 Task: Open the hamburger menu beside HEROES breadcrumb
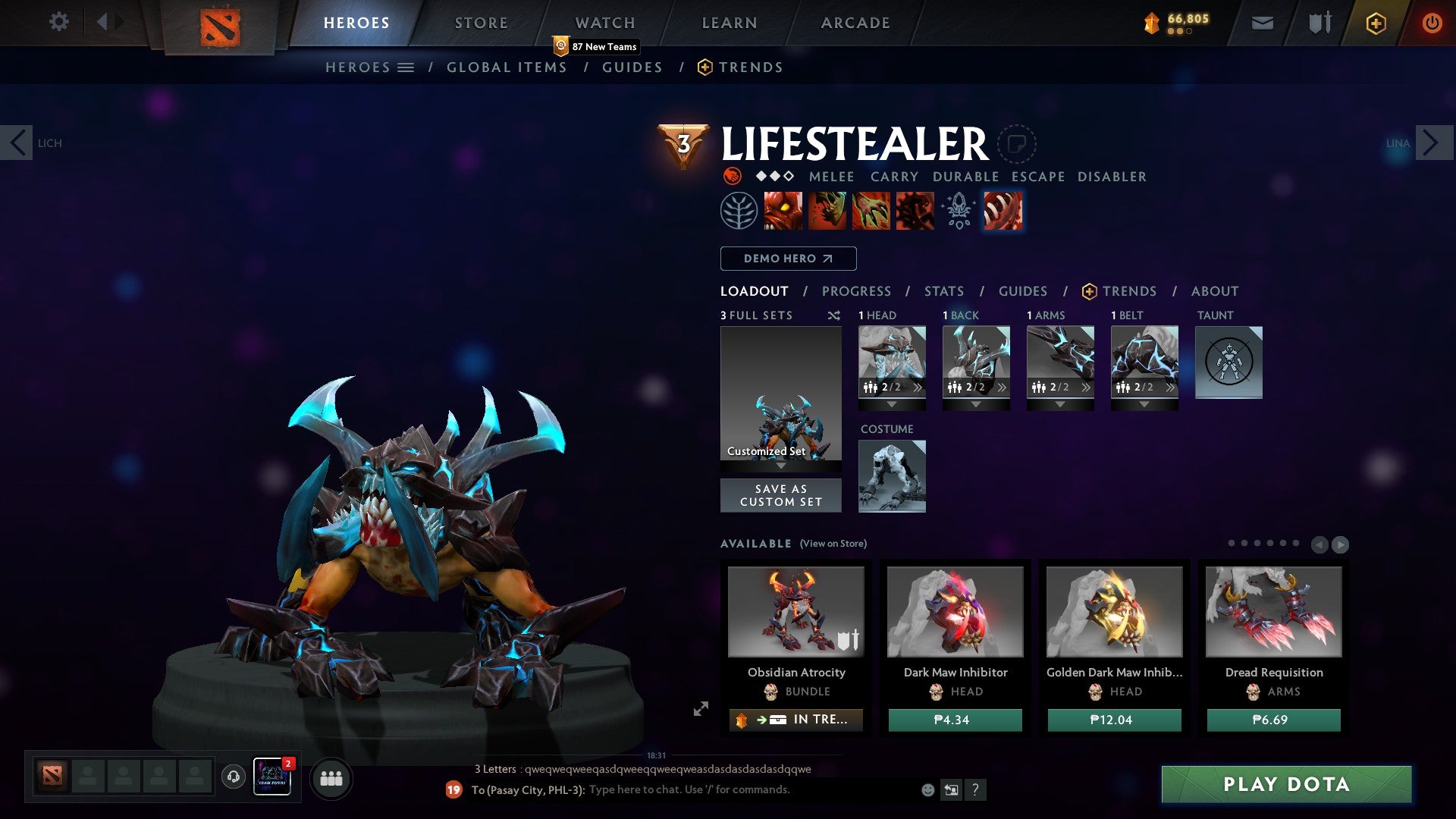(406, 67)
